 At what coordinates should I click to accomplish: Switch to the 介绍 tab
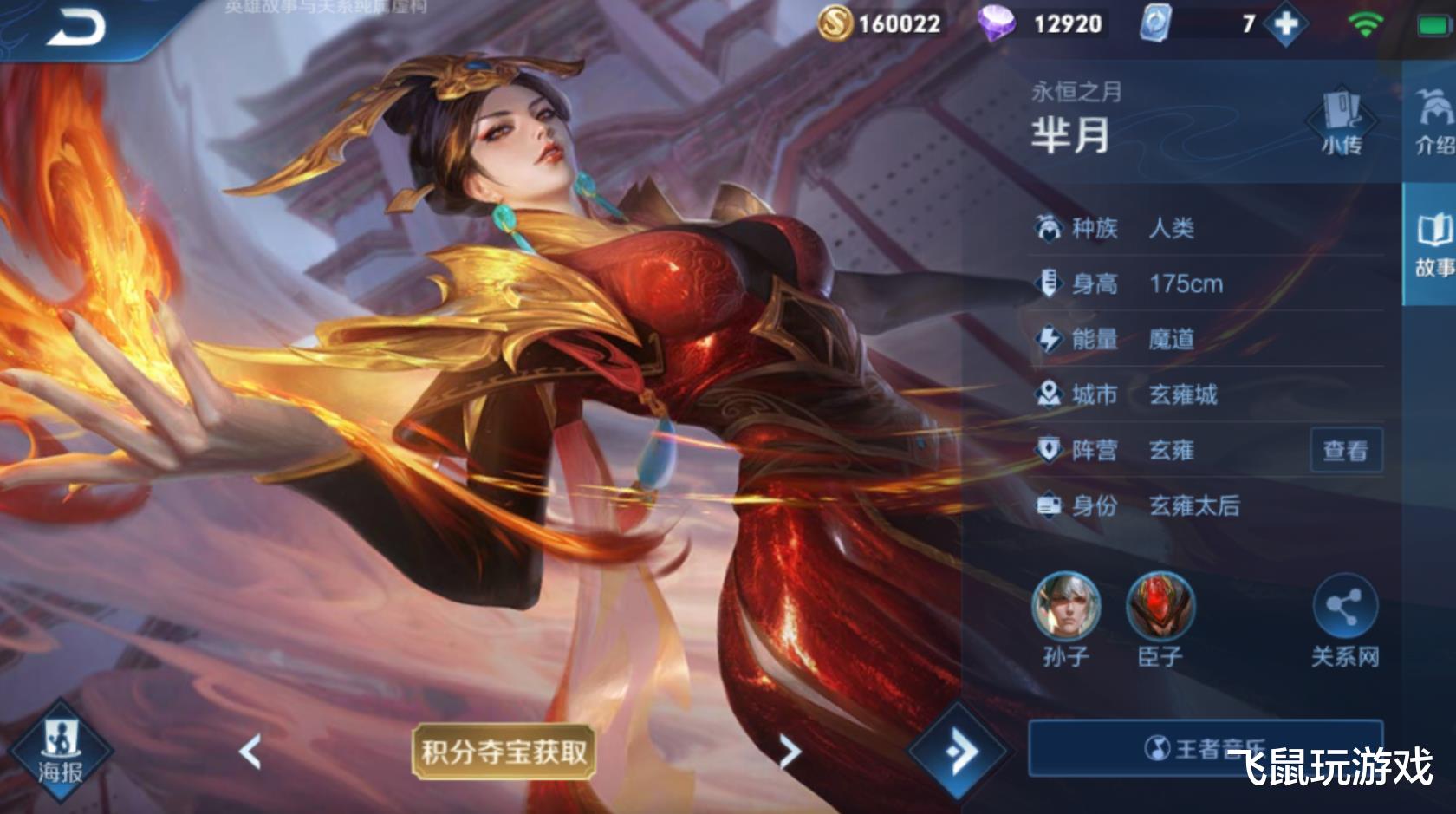coord(1437,125)
